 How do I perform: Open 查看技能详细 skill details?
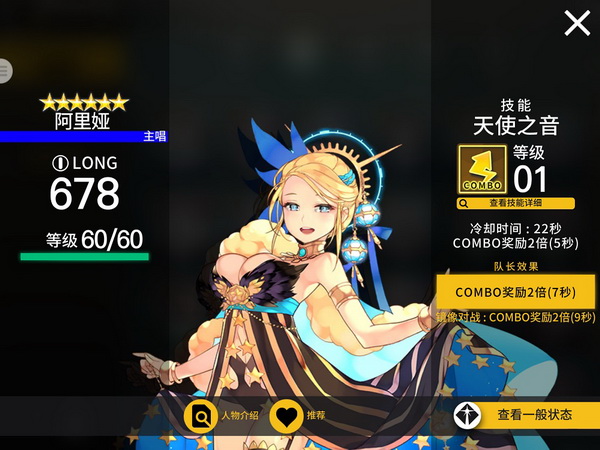[x=516, y=203]
